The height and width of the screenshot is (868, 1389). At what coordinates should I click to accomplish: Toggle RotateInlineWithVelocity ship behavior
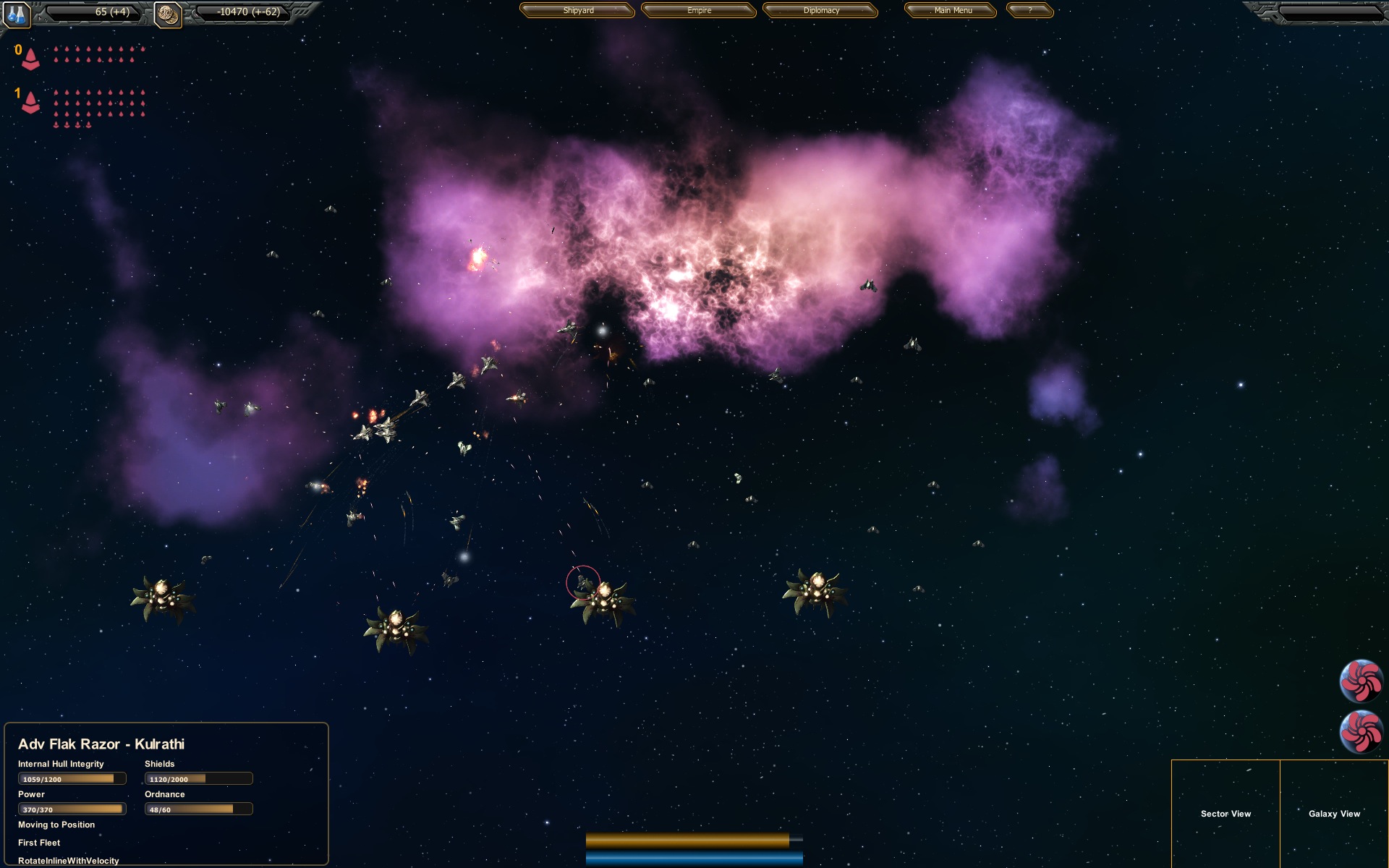(69, 860)
